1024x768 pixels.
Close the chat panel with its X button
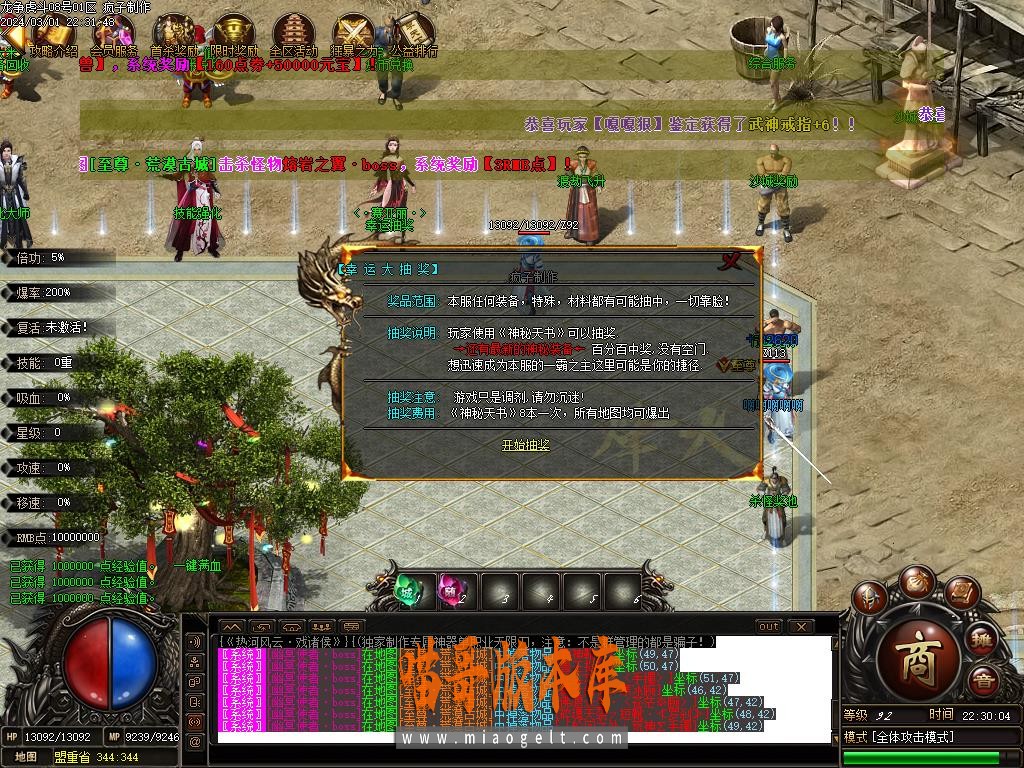pos(800,626)
